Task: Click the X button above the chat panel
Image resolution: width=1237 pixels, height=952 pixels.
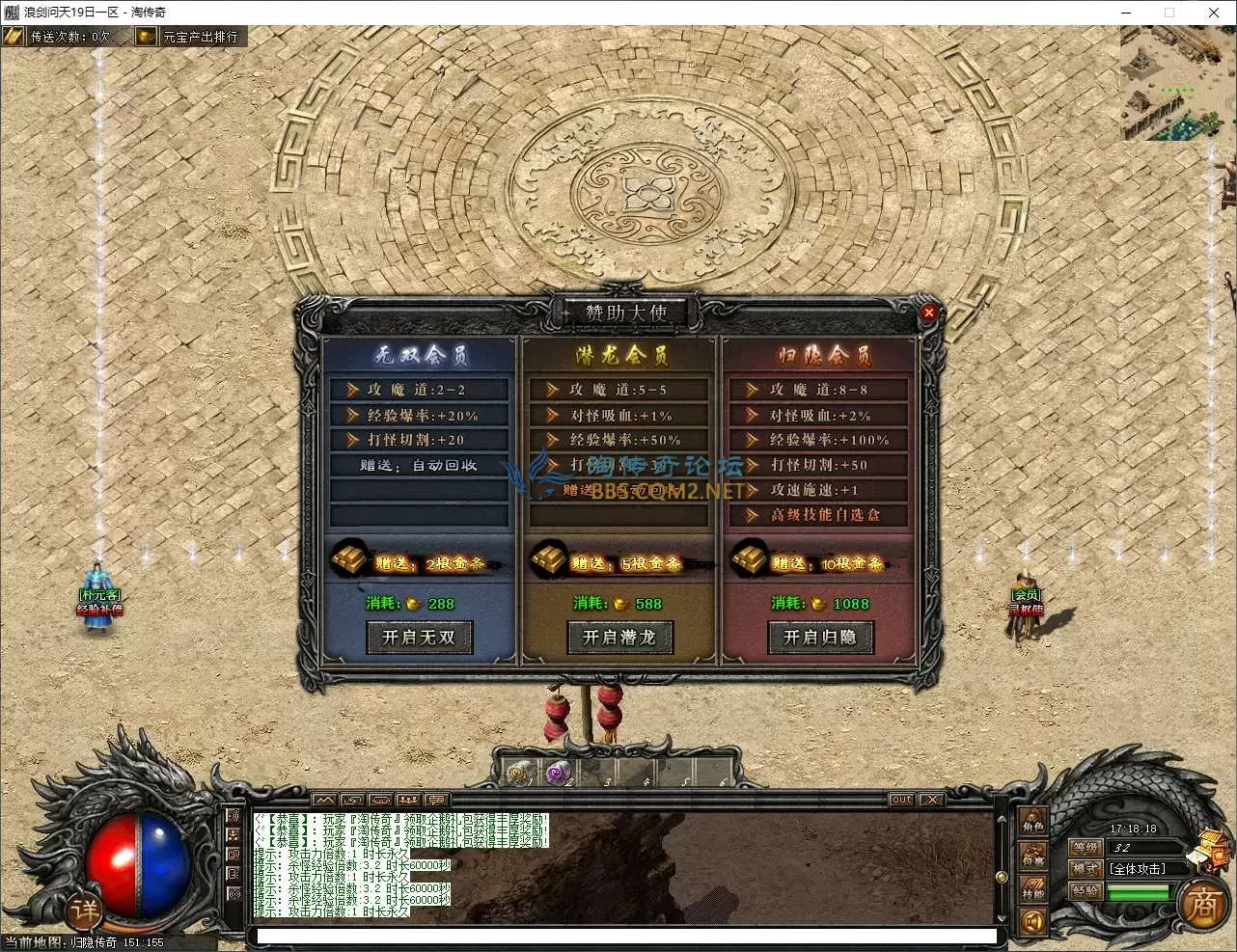Action: (x=931, y=800)
